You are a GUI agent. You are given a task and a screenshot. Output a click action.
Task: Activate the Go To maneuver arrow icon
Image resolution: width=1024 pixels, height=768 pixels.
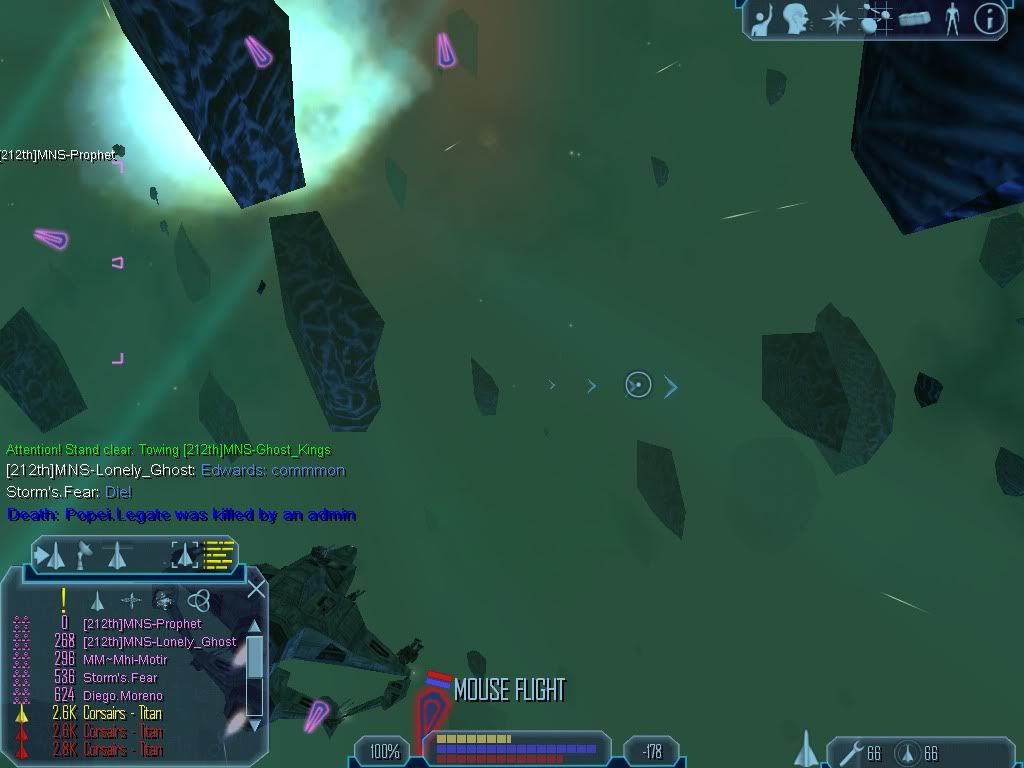pos(52,555)
